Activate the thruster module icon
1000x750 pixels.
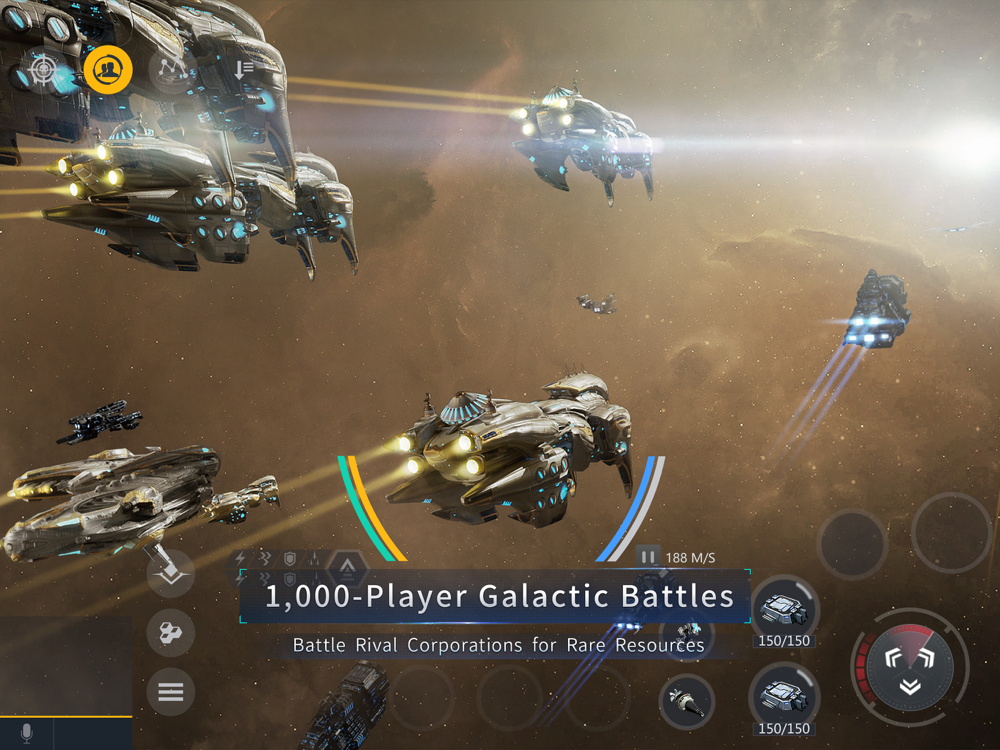click(x=687, y=701)
